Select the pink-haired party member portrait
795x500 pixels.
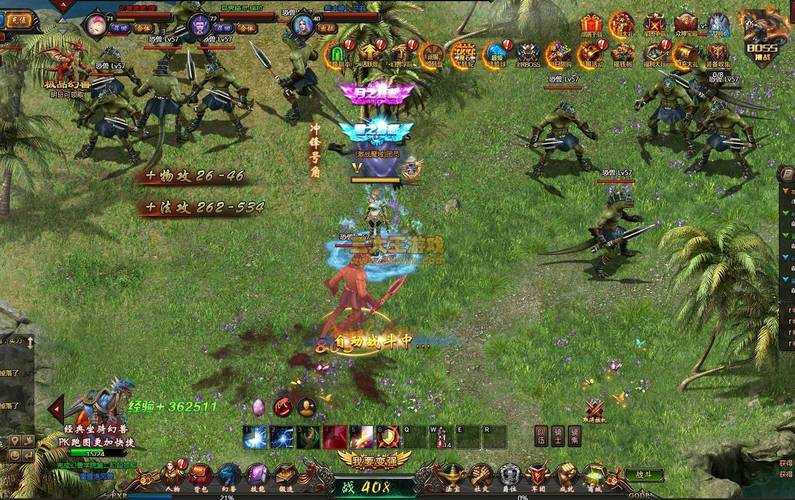tap(97, 24)
